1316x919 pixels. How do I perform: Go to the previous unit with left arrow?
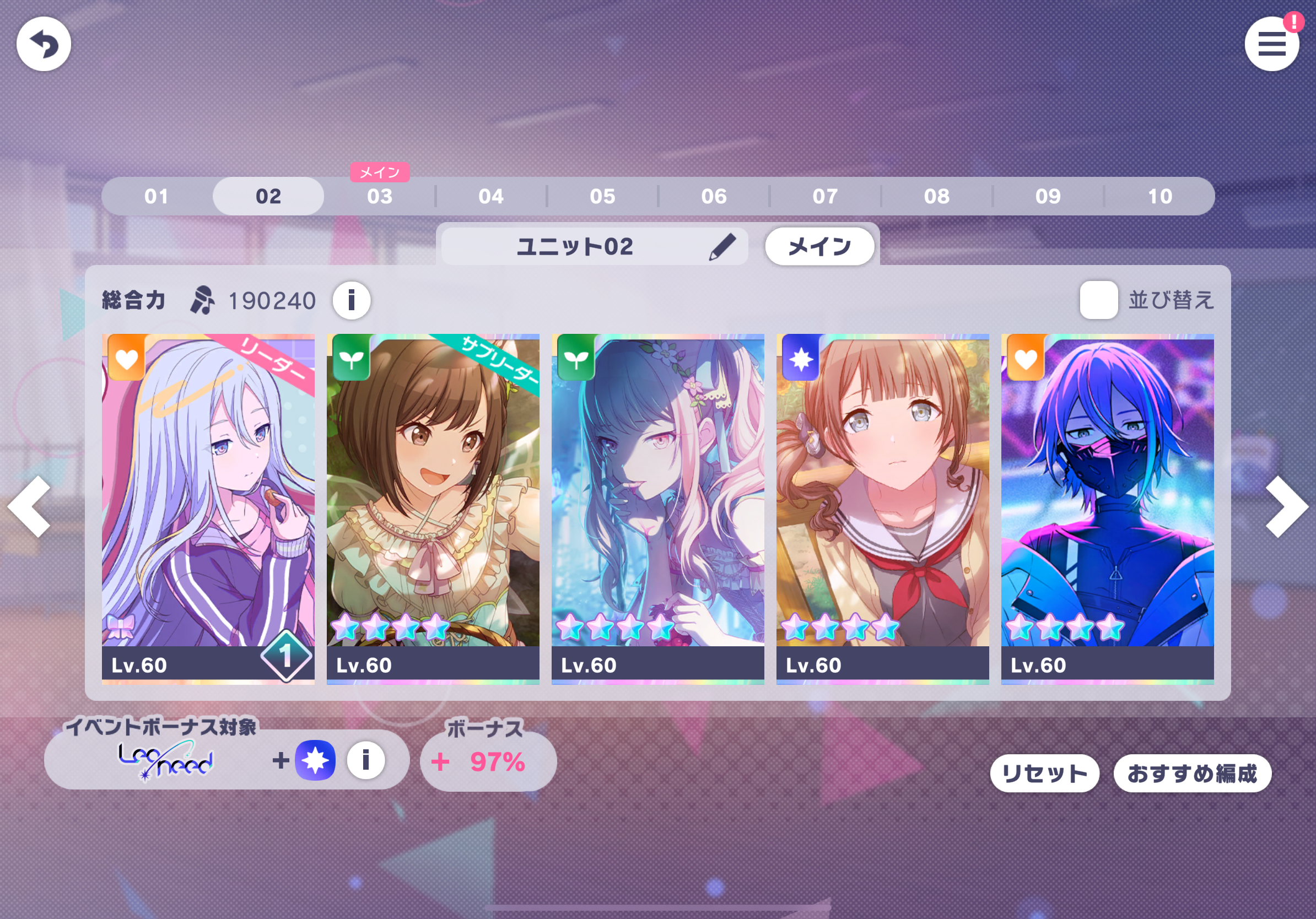[x=30, y=506]
